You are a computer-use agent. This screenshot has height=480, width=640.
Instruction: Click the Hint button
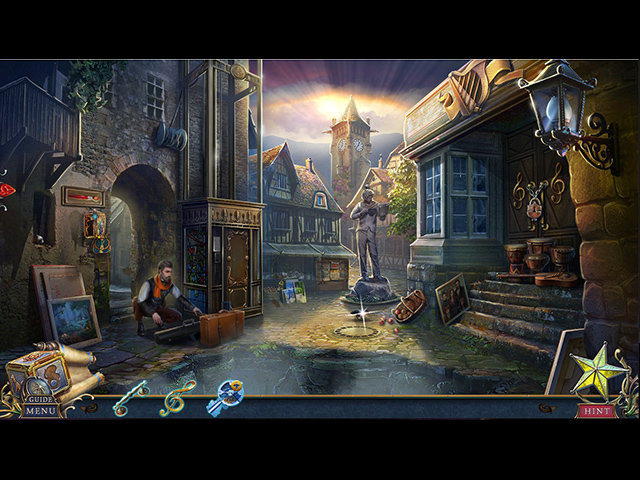596,410
